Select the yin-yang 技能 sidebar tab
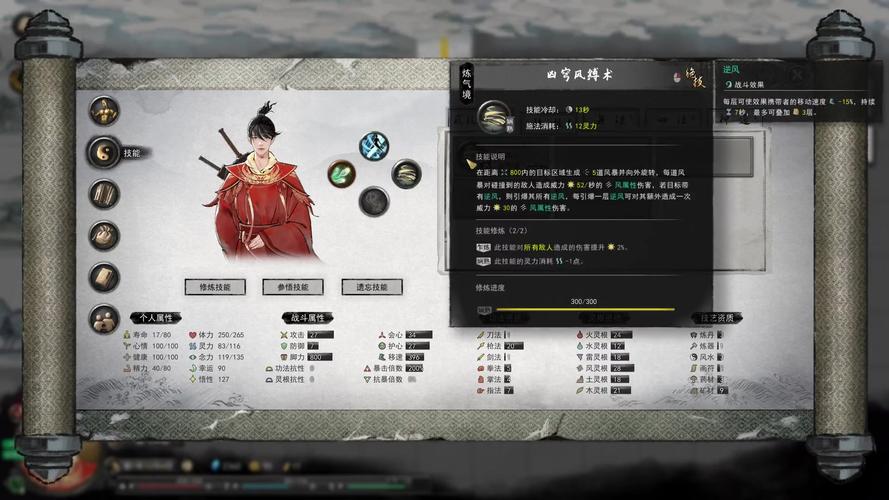The width and height of the screenshot is (889, 500). 105,152
